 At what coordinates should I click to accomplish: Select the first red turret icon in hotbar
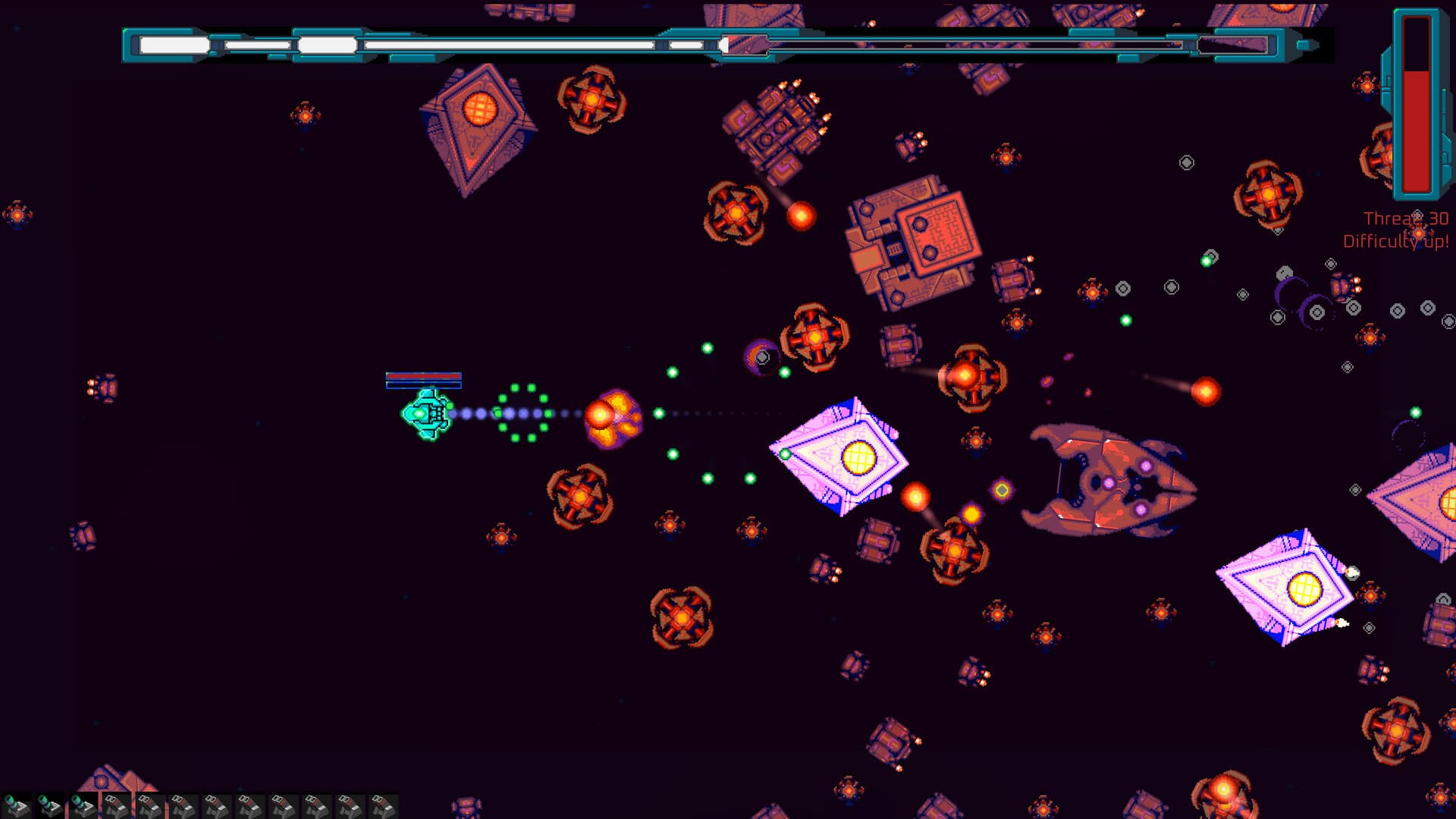(x=115, y=802)
